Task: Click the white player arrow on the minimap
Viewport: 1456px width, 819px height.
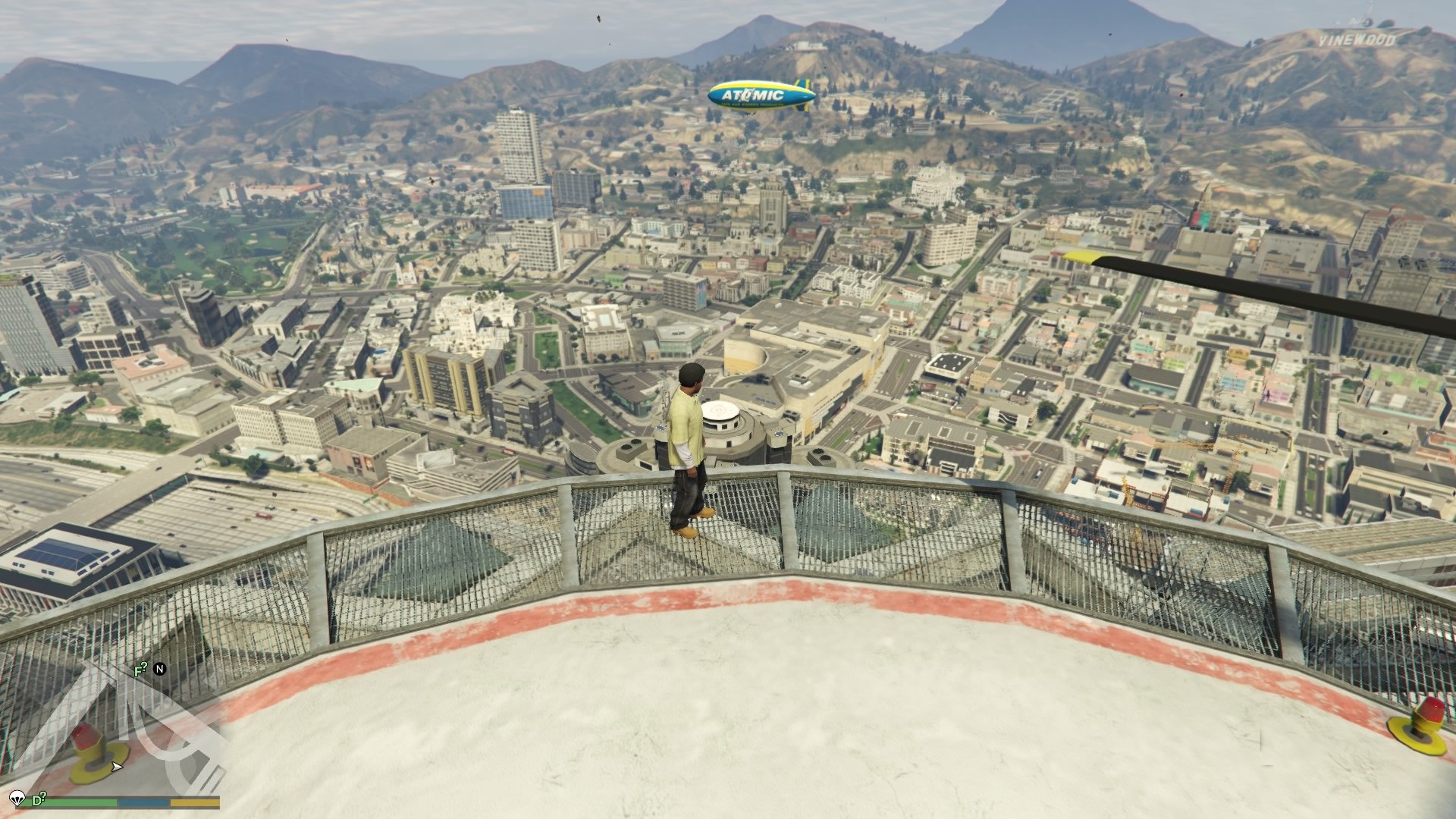Action: coord(117,767)
